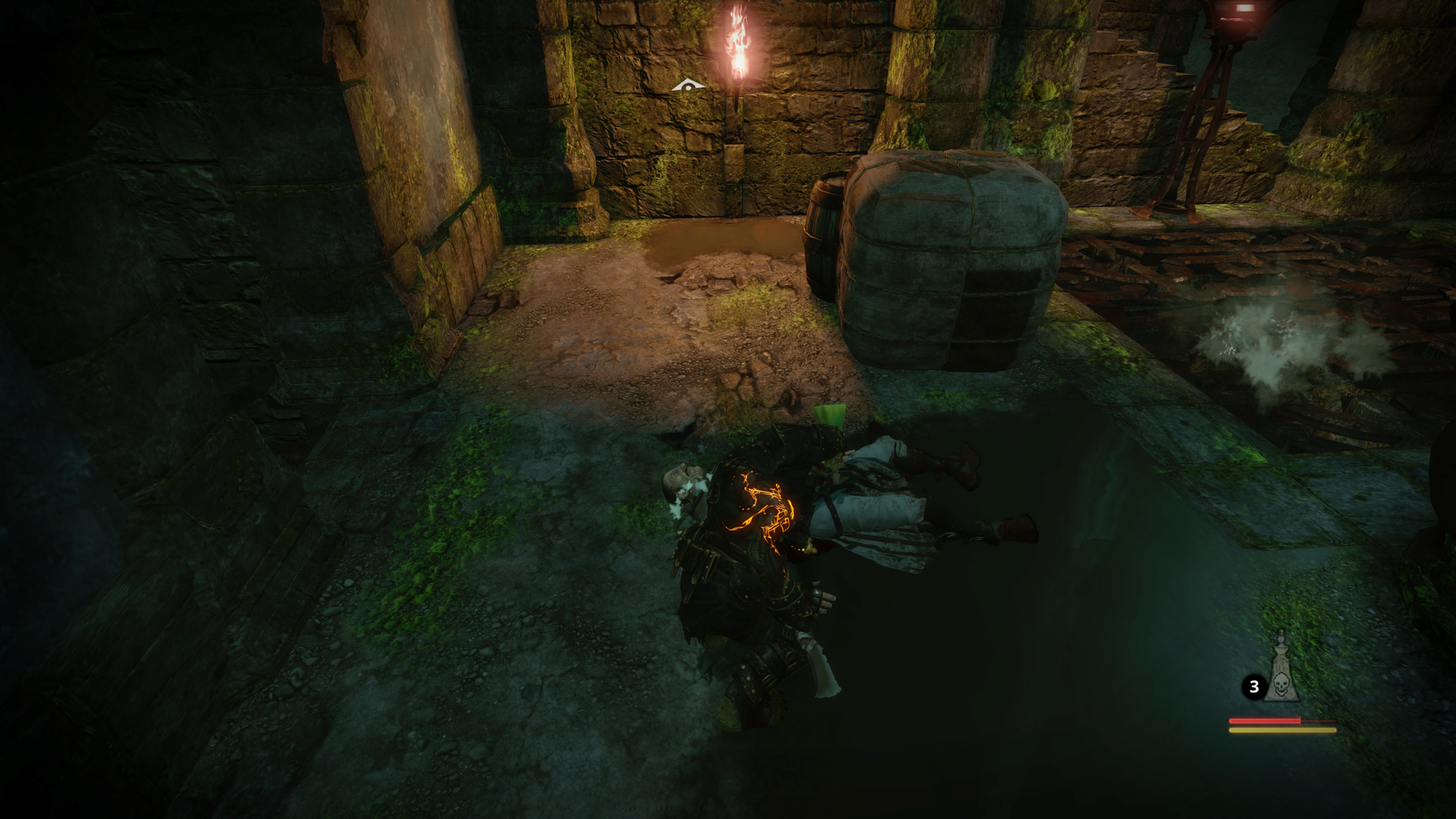Click the eye marker beside the torch
The height and width of the screenshot is (819, 1456).
coord(688,86)
